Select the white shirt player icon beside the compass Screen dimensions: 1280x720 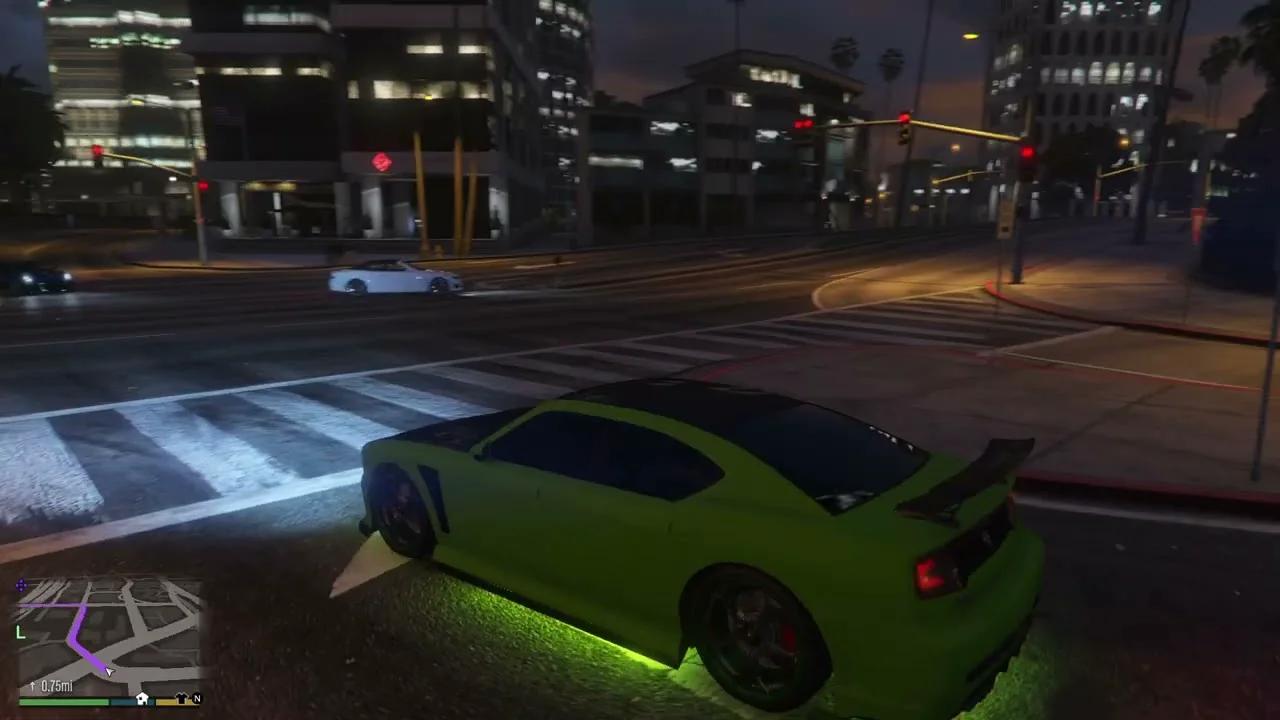pyautogui.click(x=182, y=699)
